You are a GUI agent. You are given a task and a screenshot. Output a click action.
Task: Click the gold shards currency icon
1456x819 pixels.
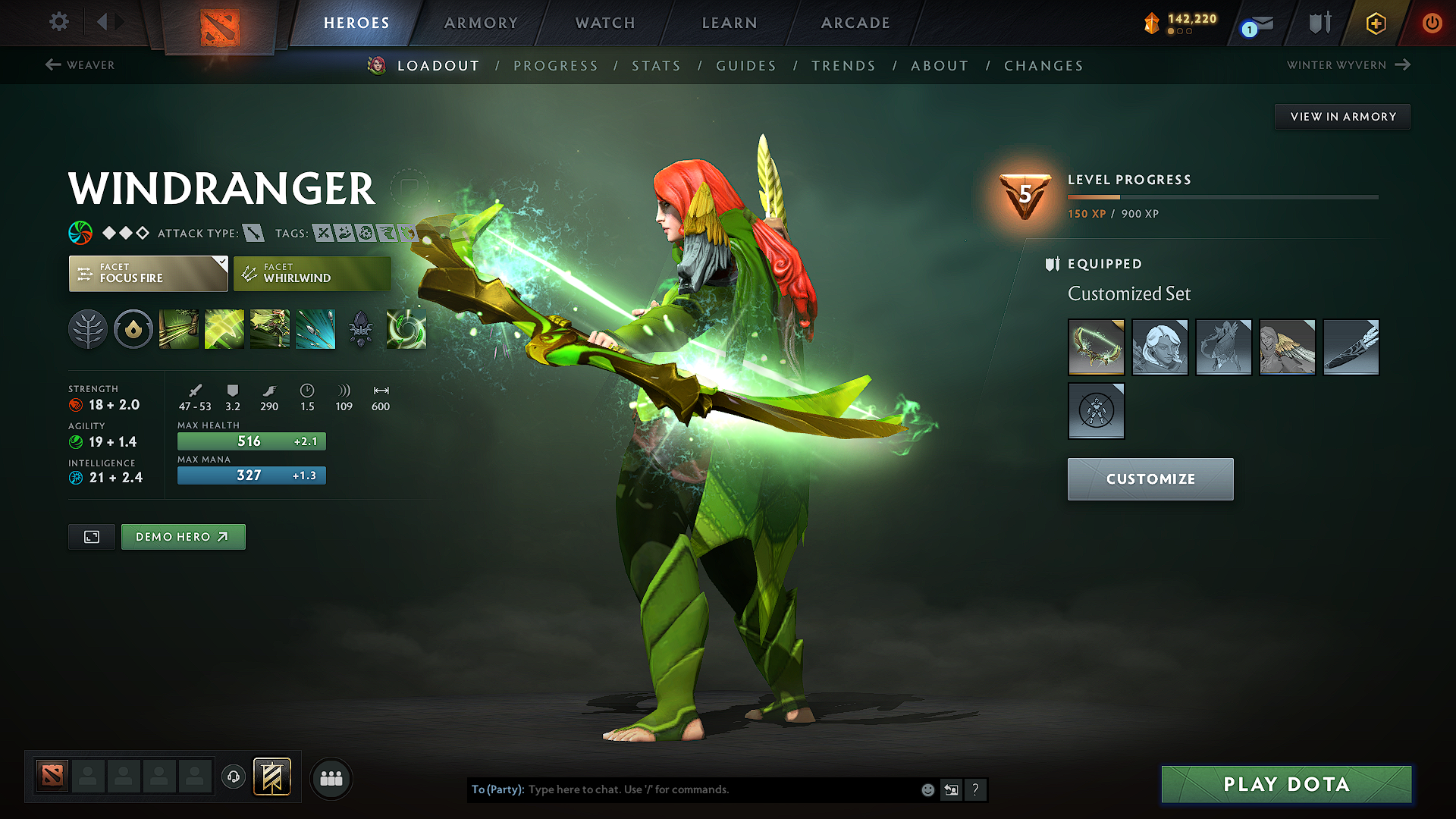1153,23
